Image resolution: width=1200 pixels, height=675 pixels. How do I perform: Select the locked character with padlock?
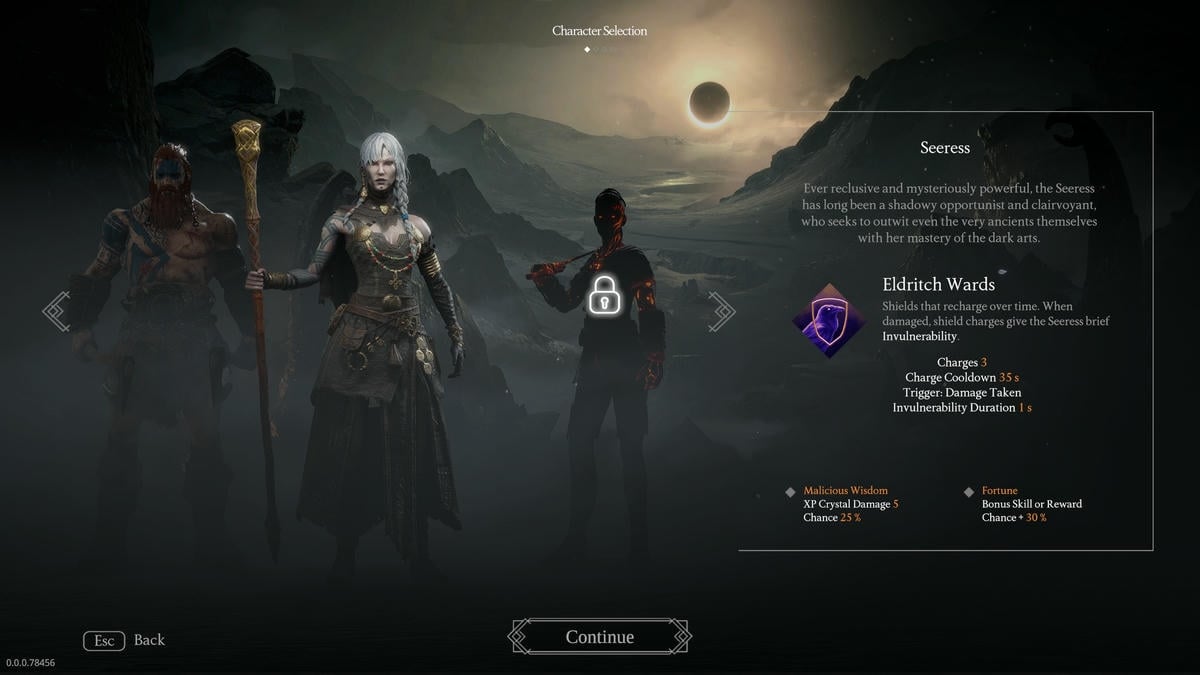[603, 296]
